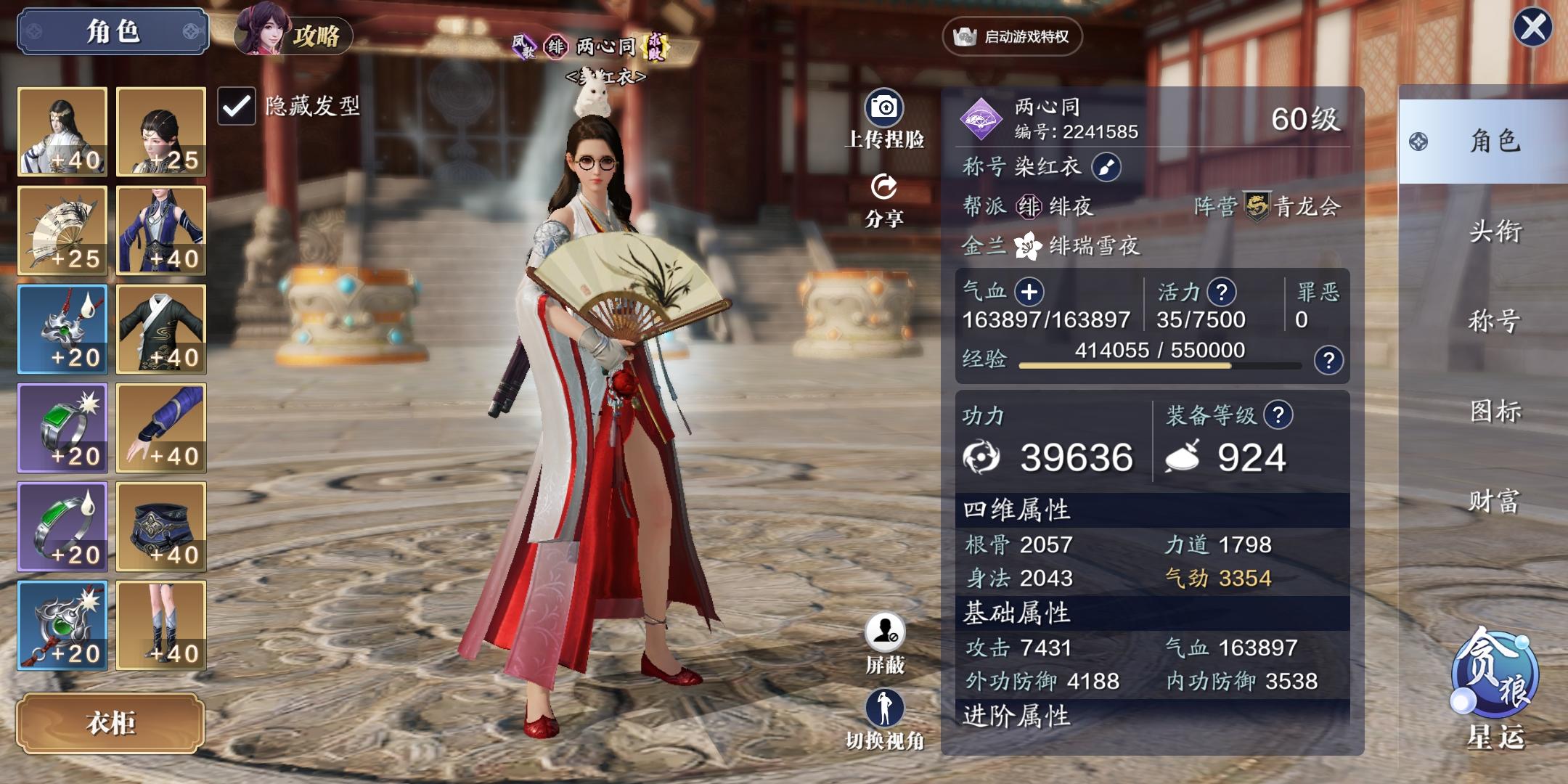This screenshot has height=784, width=1568.
Task: Toggle the 隐藏发型 checkbox
Action: 237,107
